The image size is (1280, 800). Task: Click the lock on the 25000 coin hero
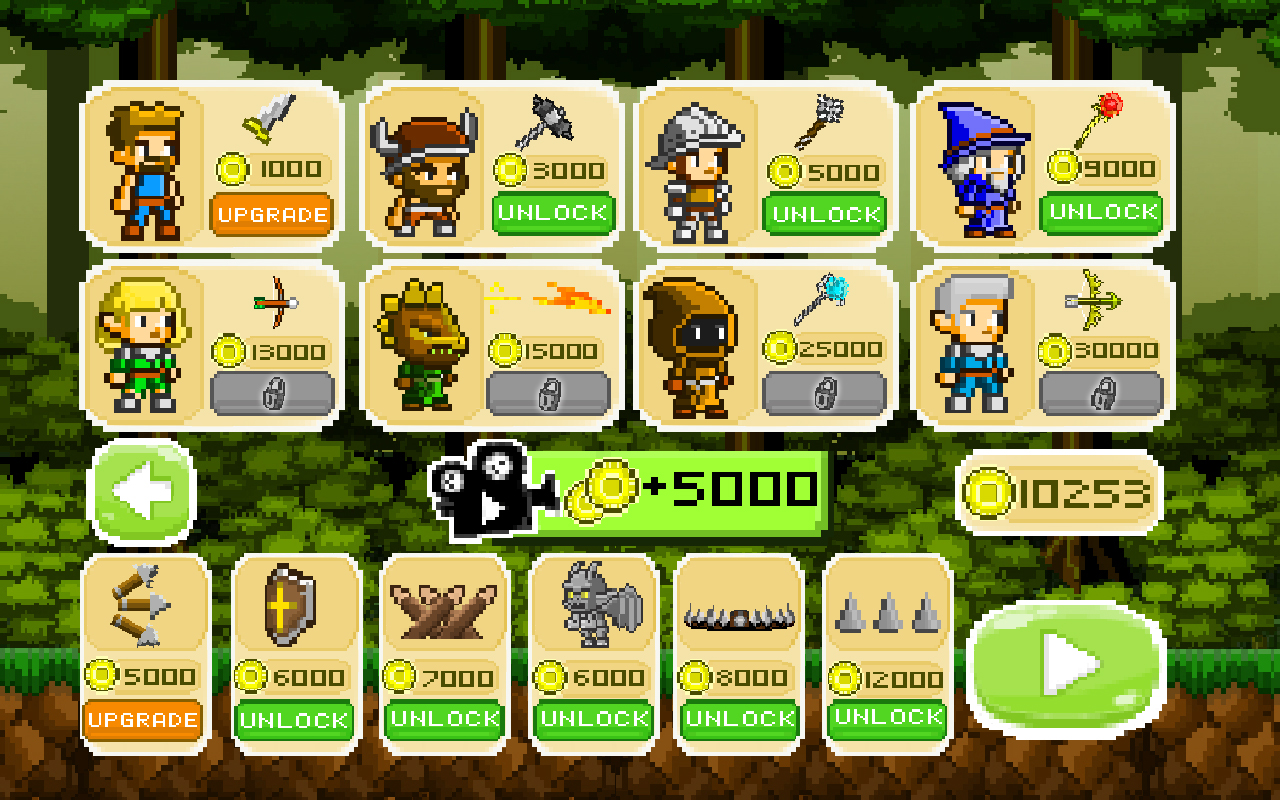pos(825,391)
